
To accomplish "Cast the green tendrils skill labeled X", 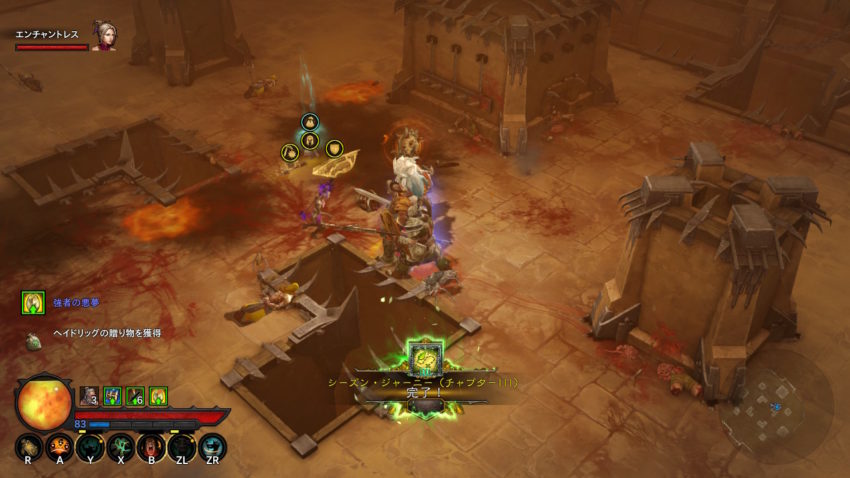I will [x=121, y=447].
